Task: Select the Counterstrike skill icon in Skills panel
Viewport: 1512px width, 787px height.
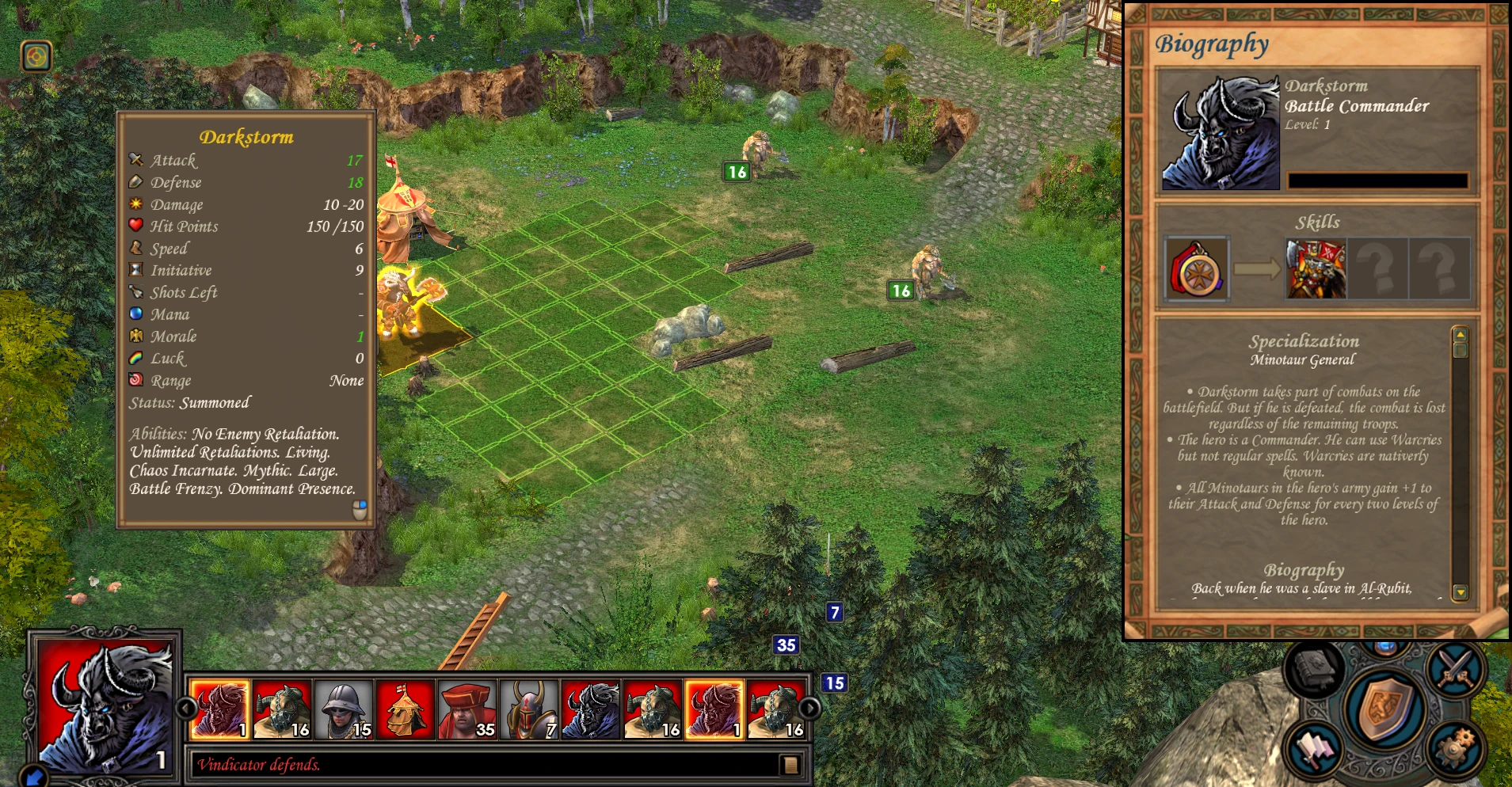Action: pyautogui.click(x=1314, y=269)
